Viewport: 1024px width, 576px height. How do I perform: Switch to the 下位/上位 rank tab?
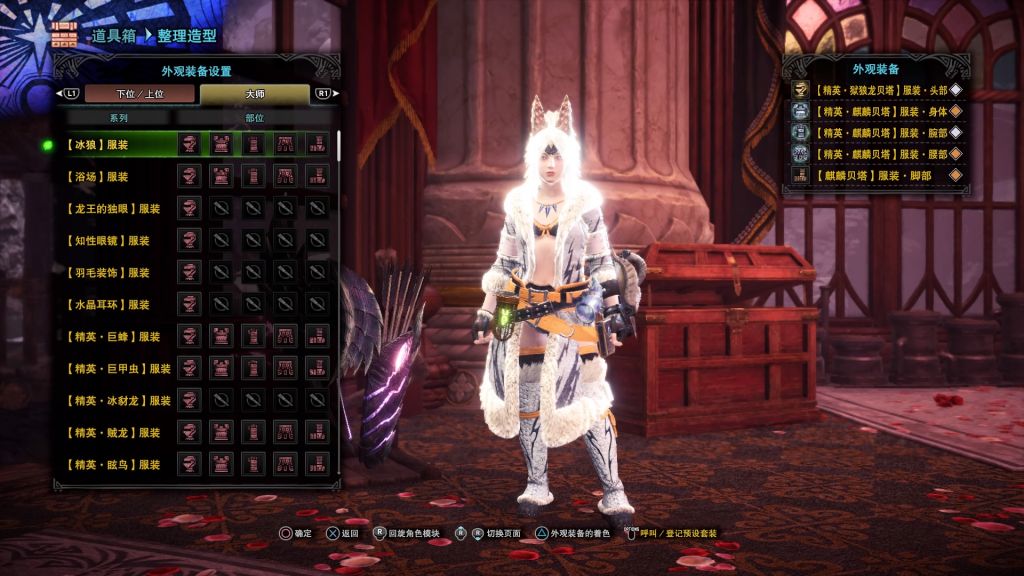139,94
